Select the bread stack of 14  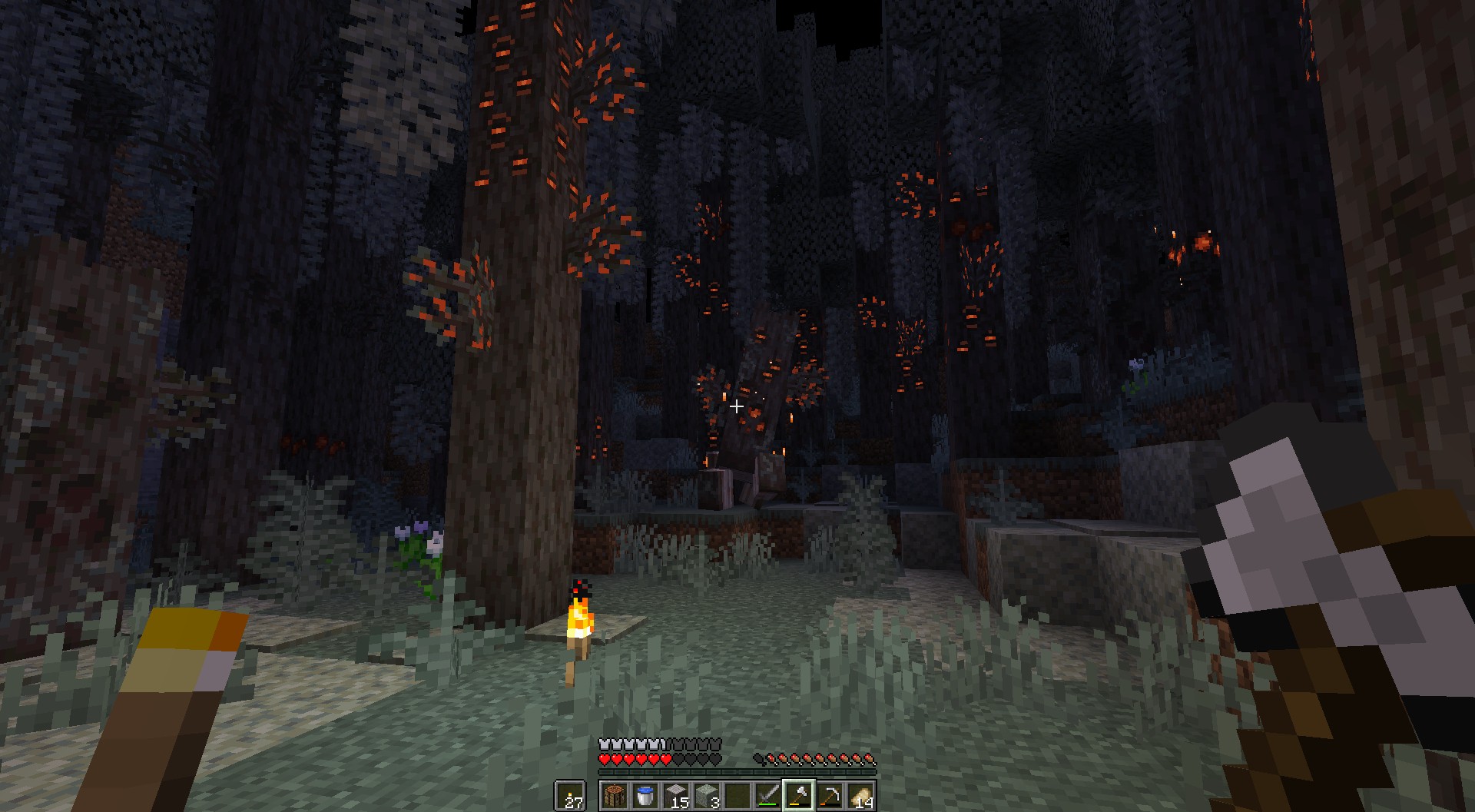[x=860, y=796]
